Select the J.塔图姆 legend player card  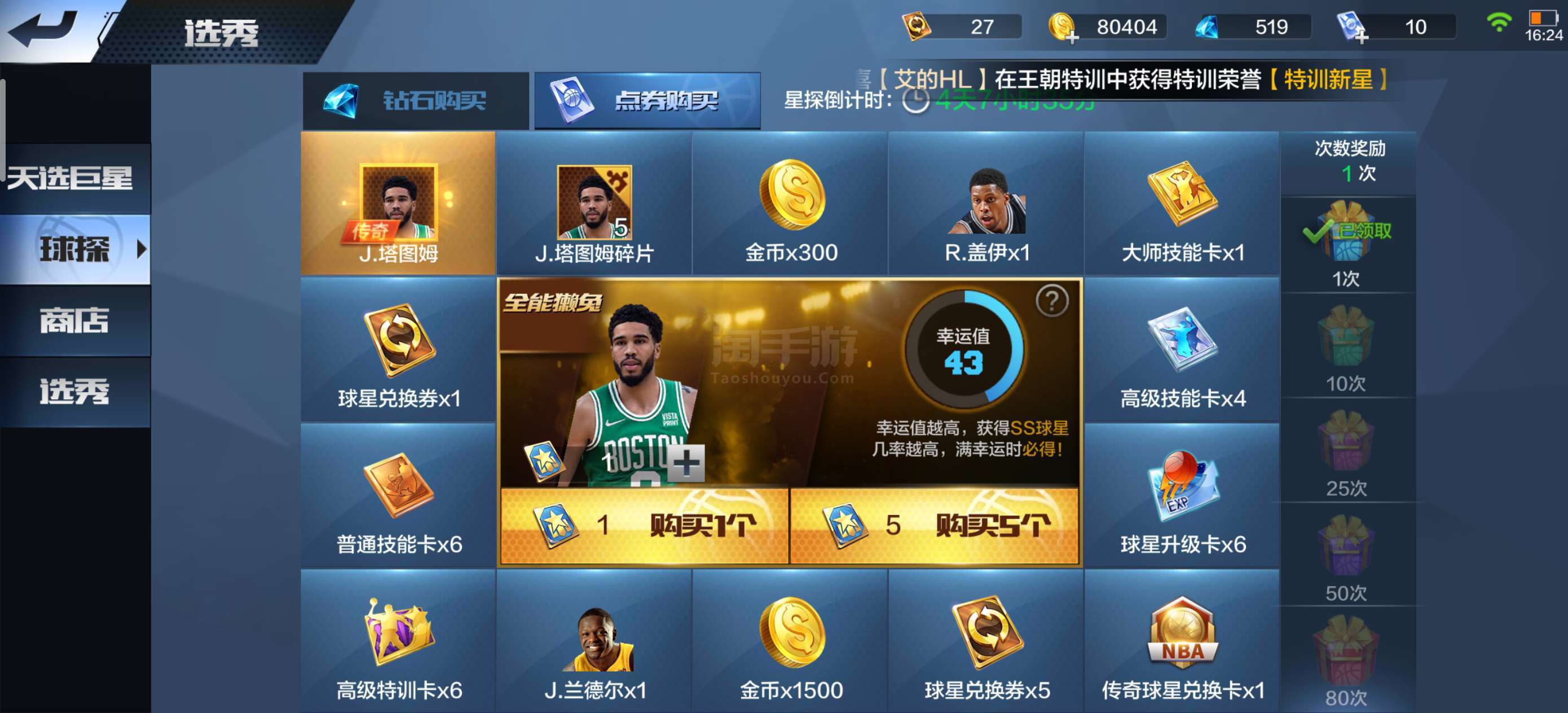pyautogui.click(x=399, y=204)
